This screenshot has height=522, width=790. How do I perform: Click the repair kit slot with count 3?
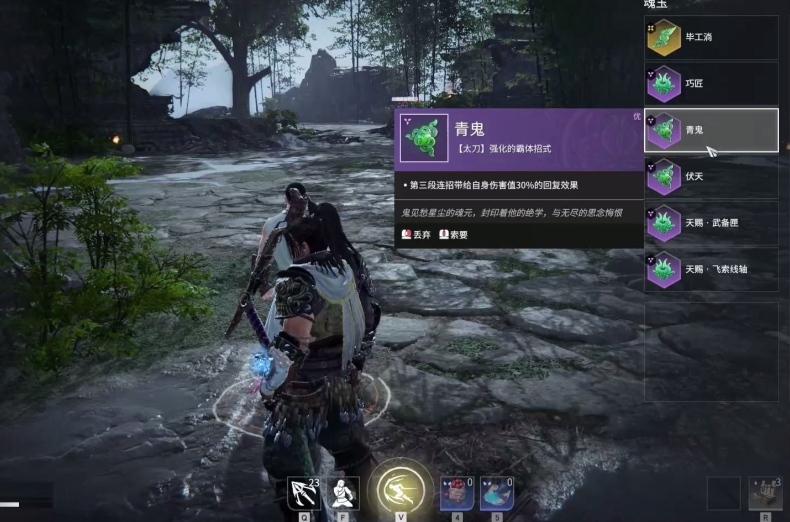pyautogui.click(x=765, y=493)
